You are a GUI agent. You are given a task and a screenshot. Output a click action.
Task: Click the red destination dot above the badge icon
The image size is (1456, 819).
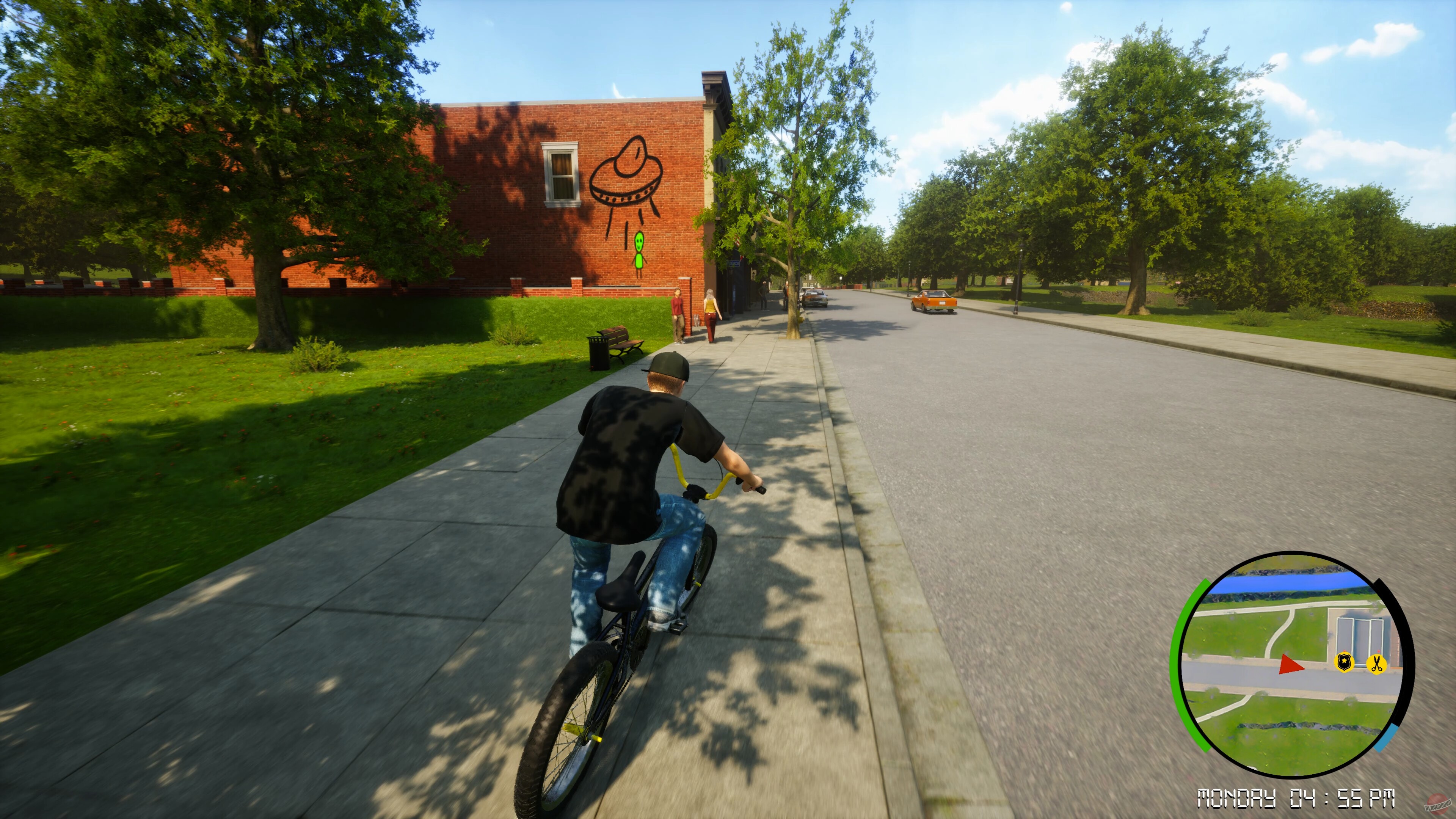tap(1344, 651)
